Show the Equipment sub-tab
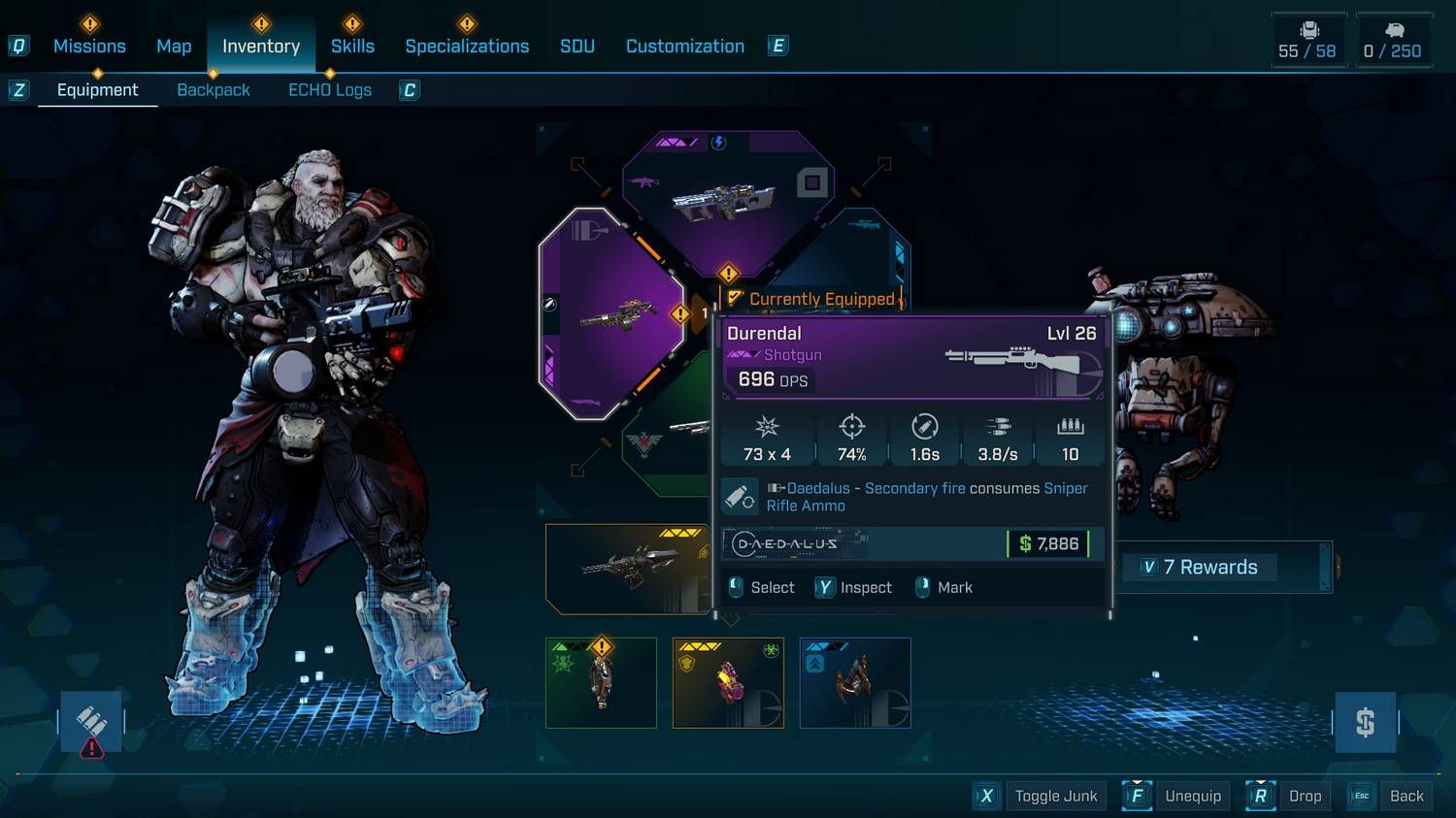This screenshot has height=818, width=1456. click(x=97, y=90)
